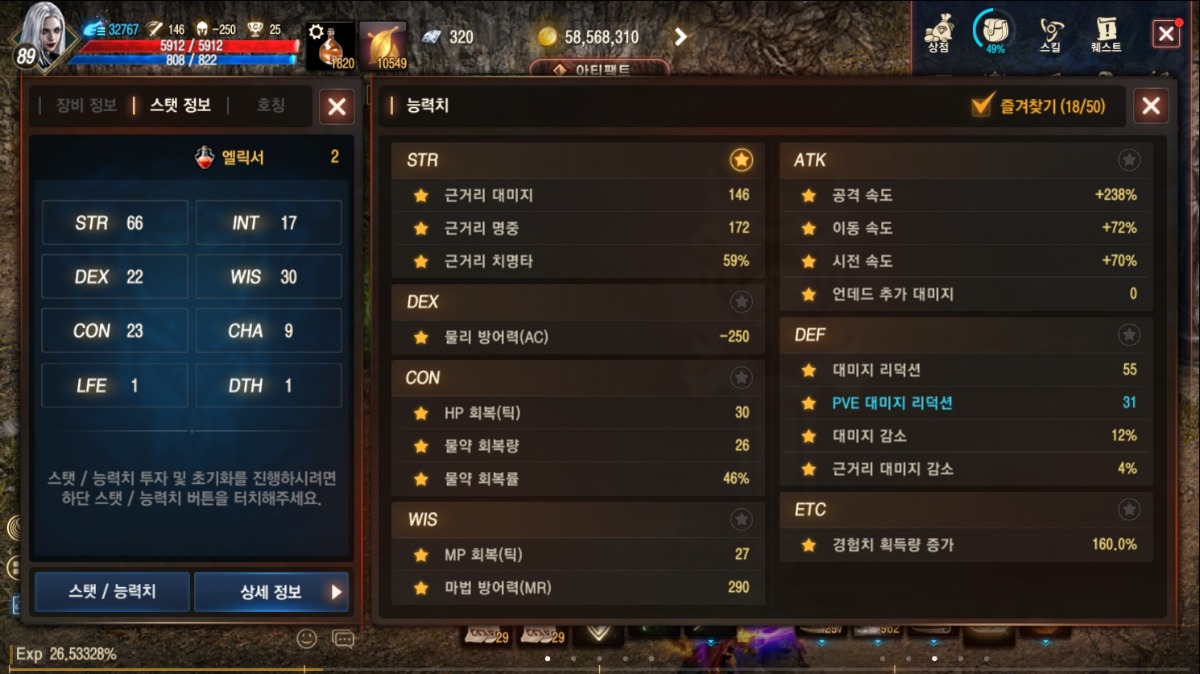Close the 능력치 panel
Viewport: 1200px width, 674px height.
tap(1150, 106)
